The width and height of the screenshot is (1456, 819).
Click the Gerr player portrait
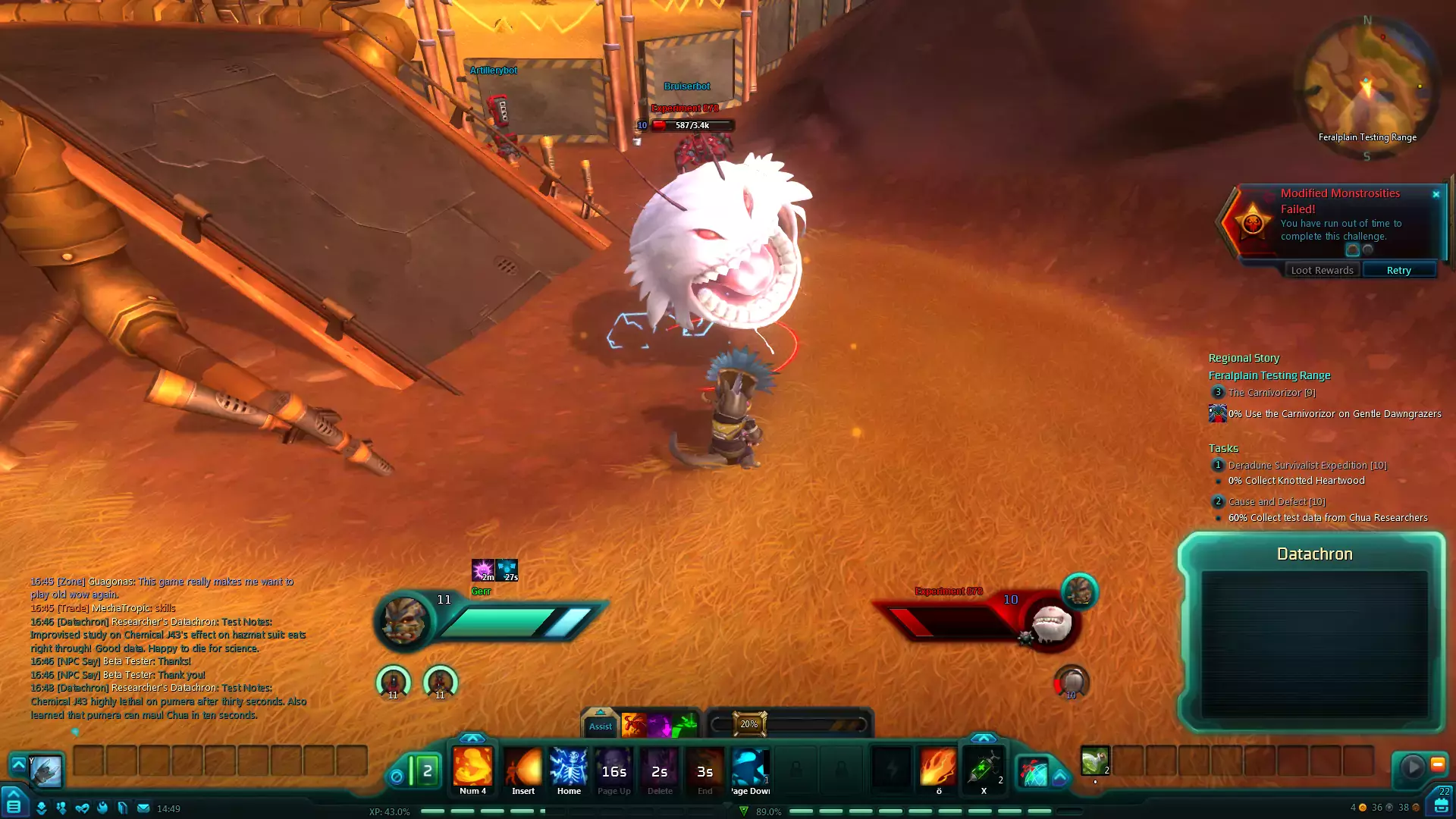tap(404, 620)
